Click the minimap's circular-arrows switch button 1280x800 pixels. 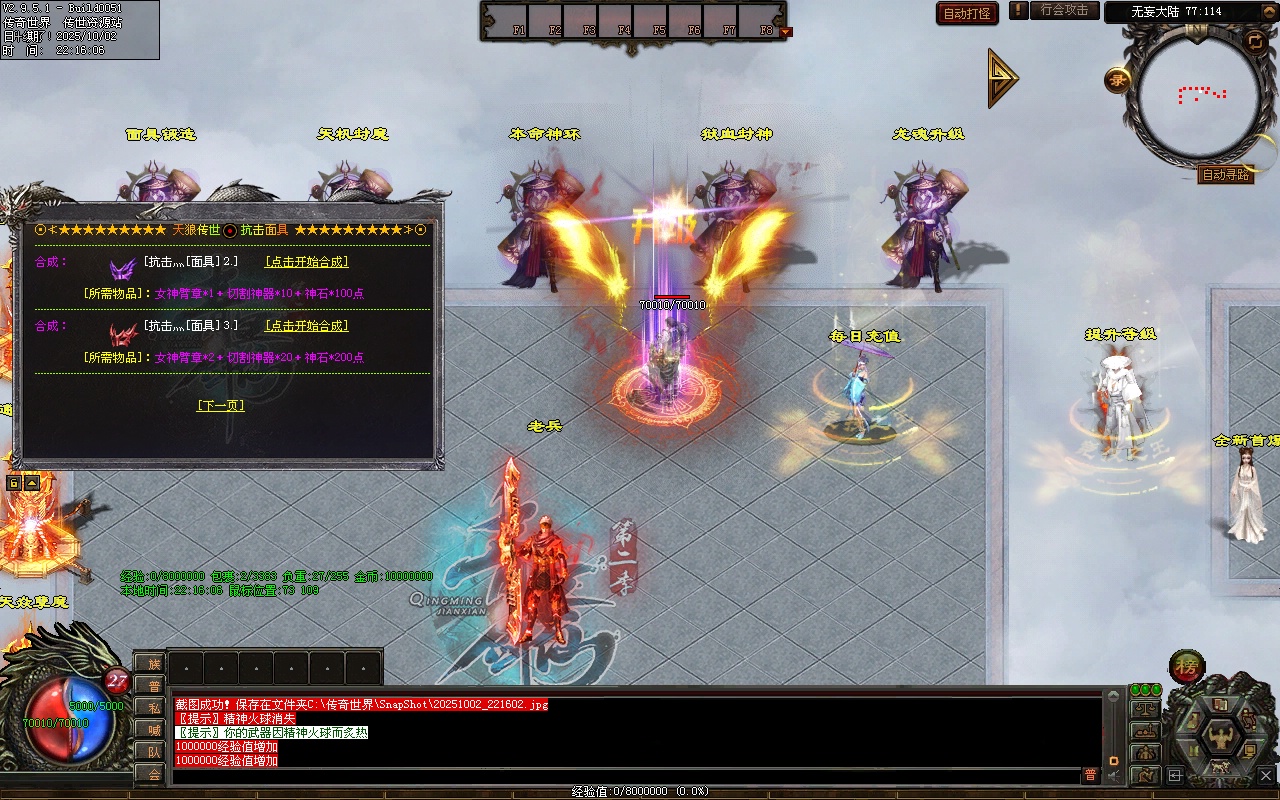[1254, 41]
